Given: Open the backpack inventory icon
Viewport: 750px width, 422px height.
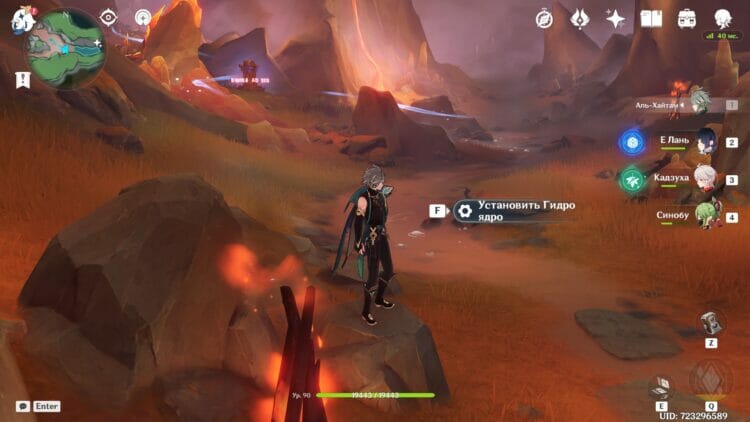Looking at the screenshot, I should point(687,19).
